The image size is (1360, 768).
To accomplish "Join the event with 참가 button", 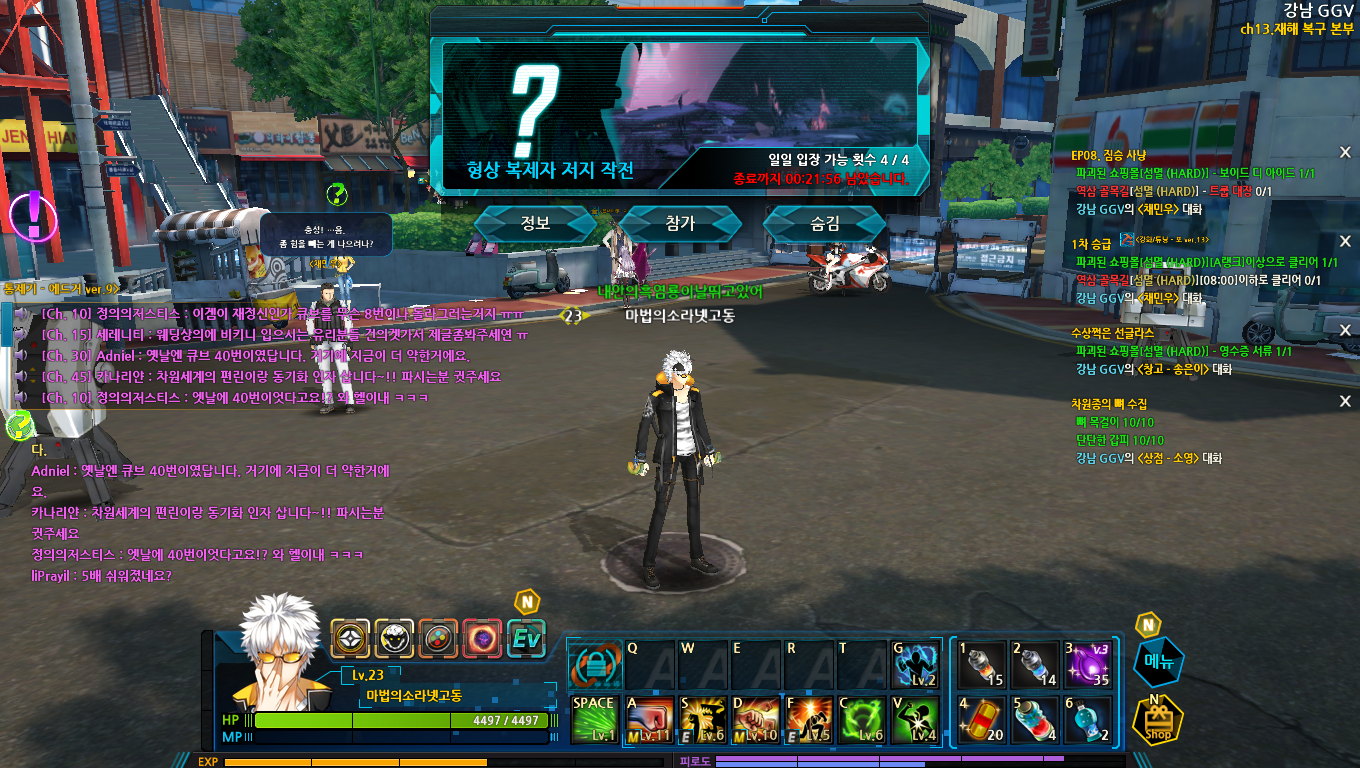I will click(x=680, y=224).
